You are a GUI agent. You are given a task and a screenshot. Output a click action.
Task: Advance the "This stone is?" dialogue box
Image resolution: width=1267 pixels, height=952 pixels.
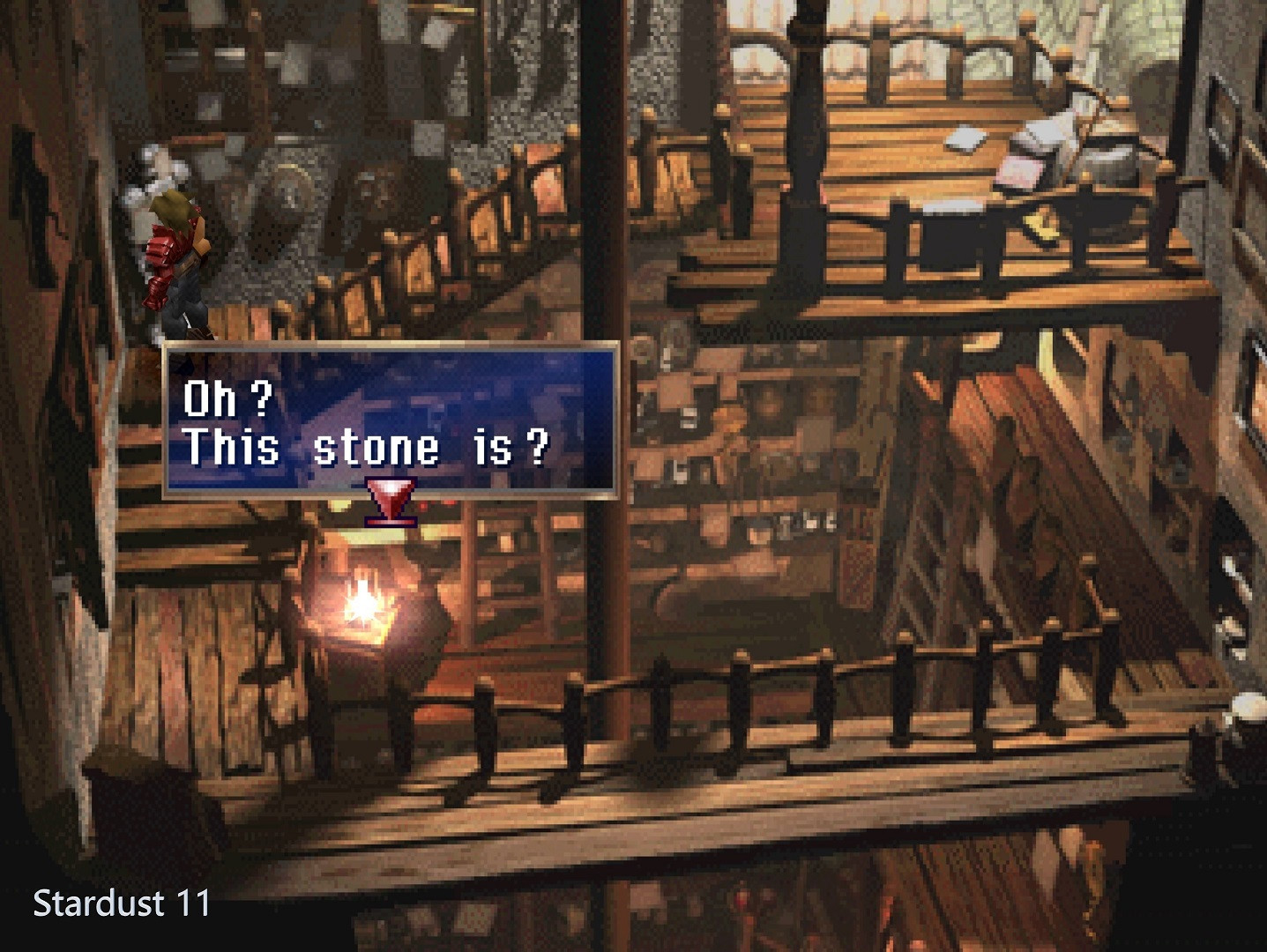[x=390, y=421]
